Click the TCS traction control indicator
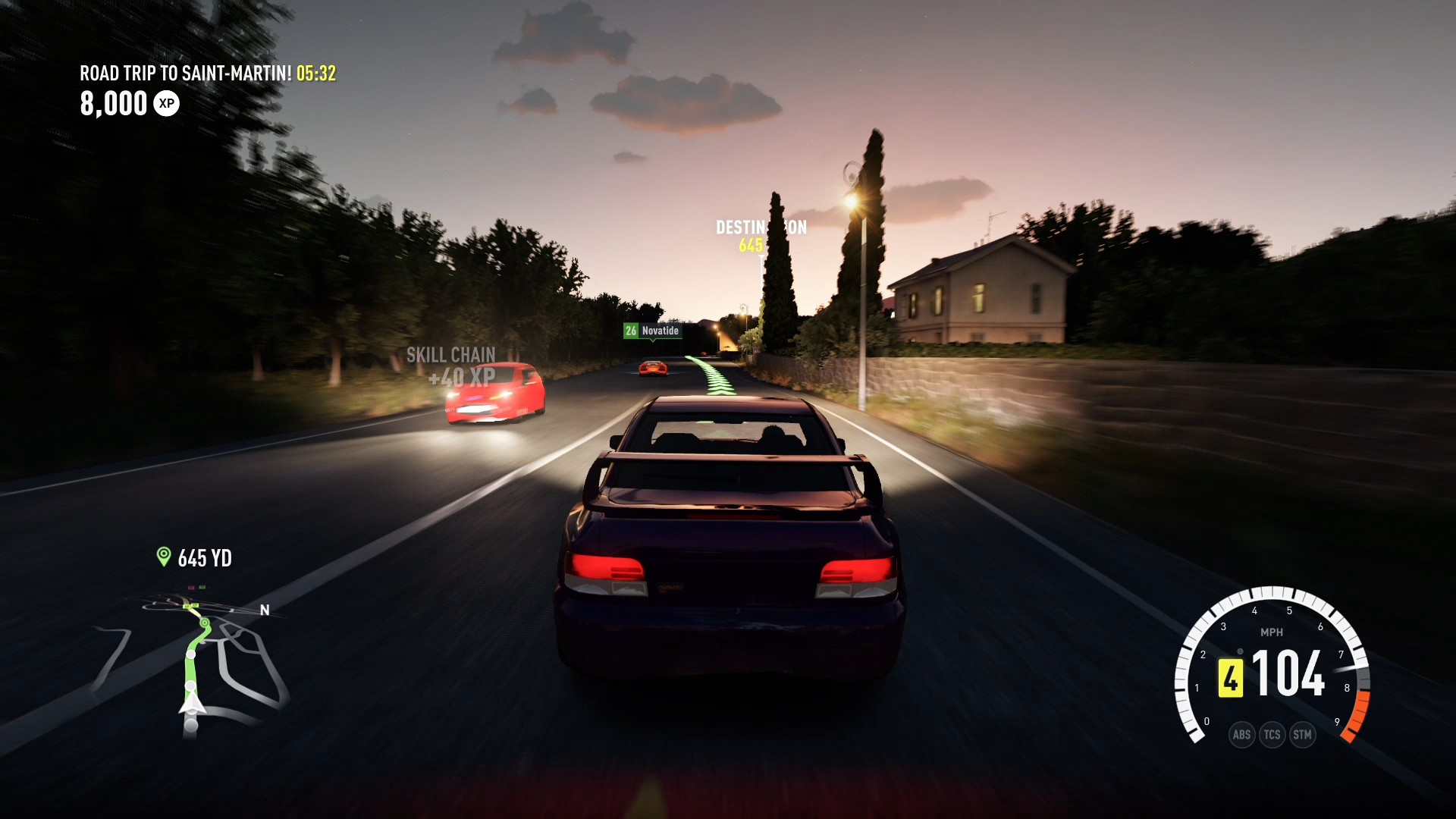 [x=1272, y=734]
